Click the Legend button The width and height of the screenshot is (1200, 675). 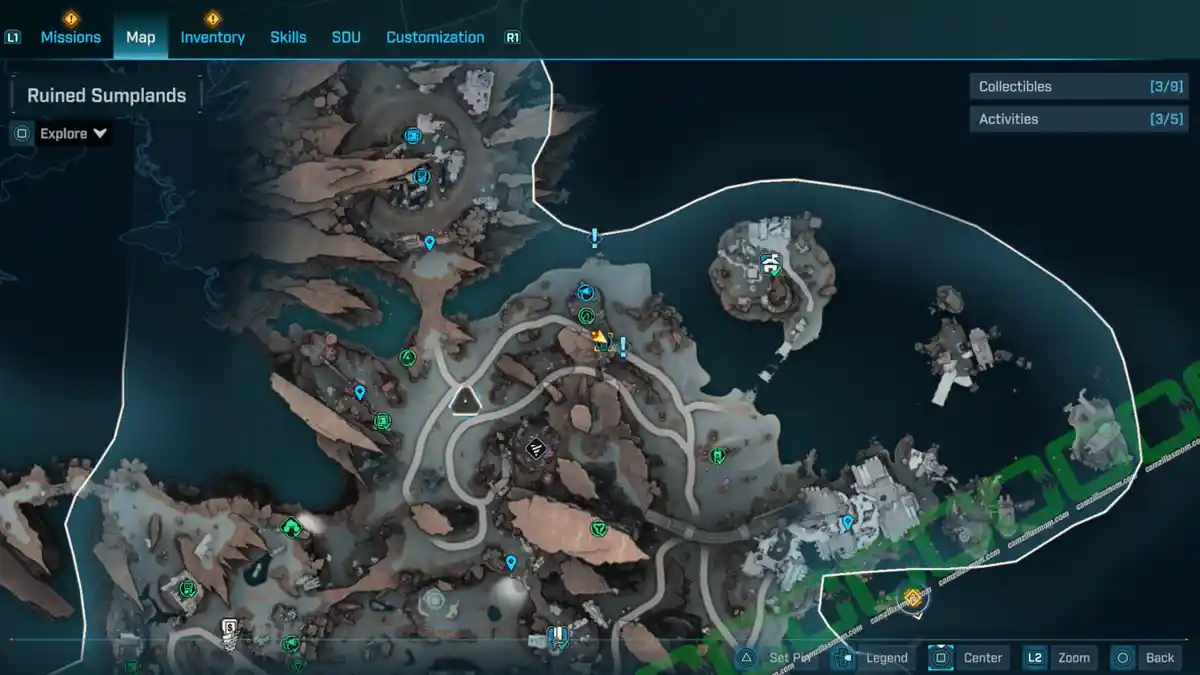tap(872, 657)
